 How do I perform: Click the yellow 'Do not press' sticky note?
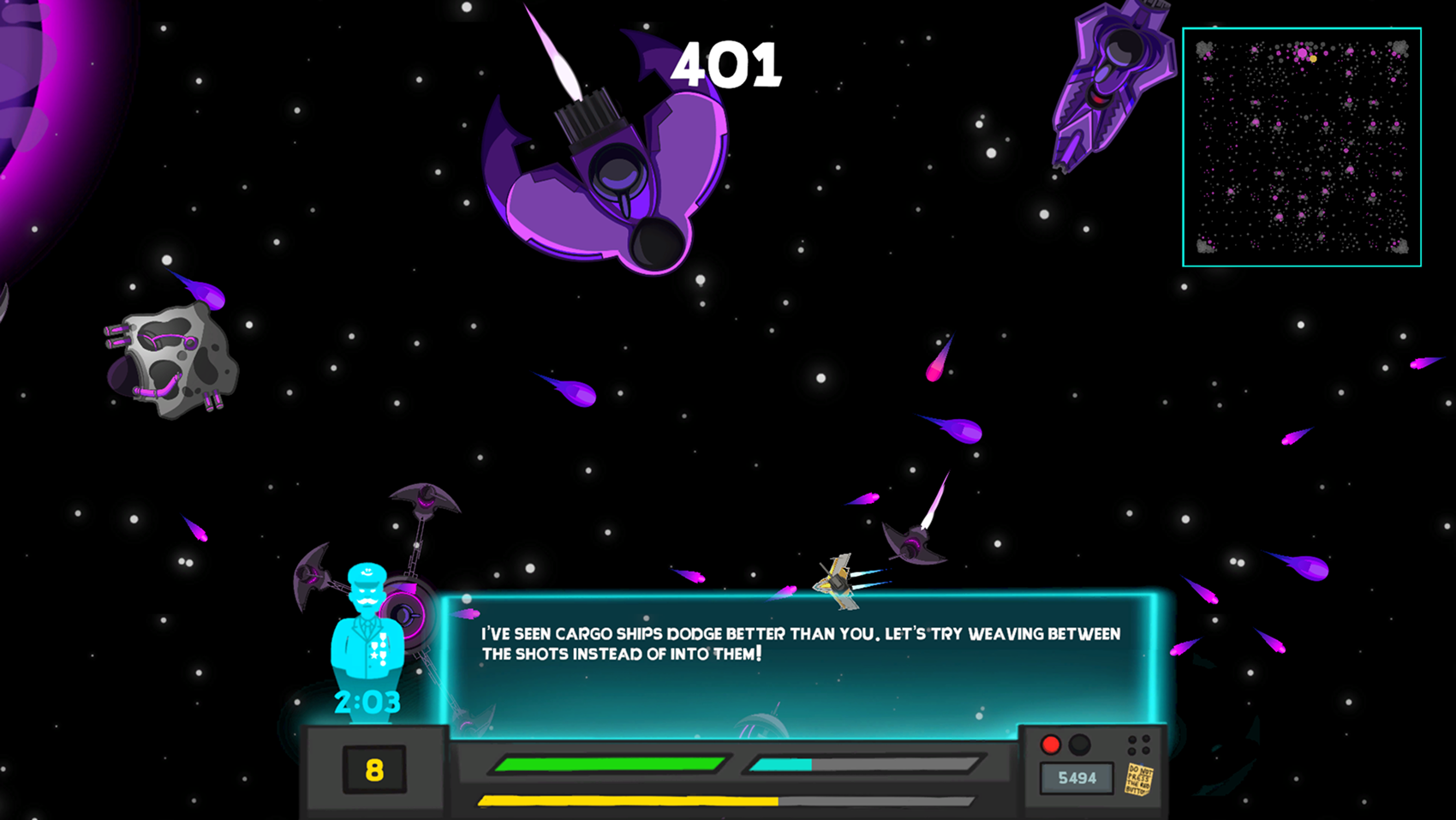pyautogui.click(x=1139, y=779)
